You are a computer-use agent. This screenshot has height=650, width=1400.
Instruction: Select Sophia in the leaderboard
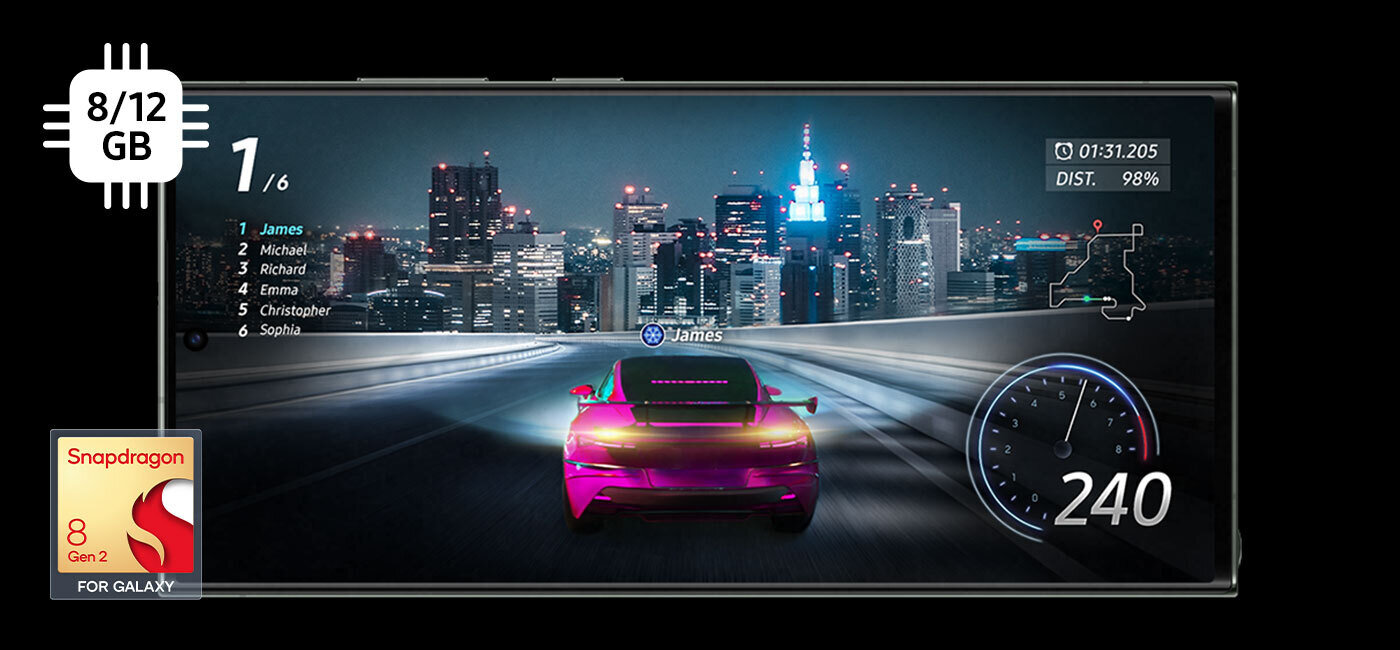[x=279, y=330]
